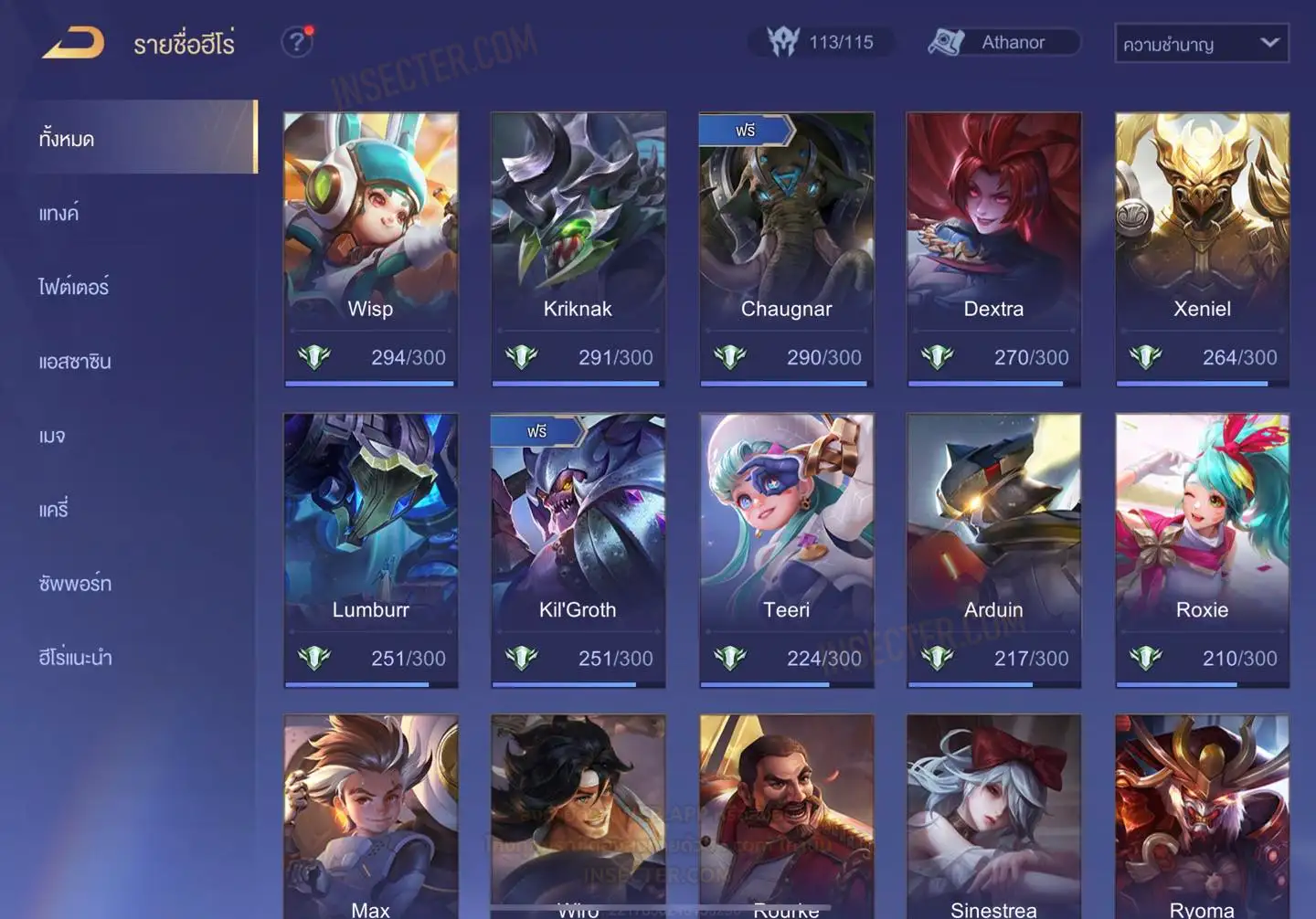Open the question mark help icon
Image resolution: width=1316 pixels, height=919 pixels.
[x=296, y=42]
